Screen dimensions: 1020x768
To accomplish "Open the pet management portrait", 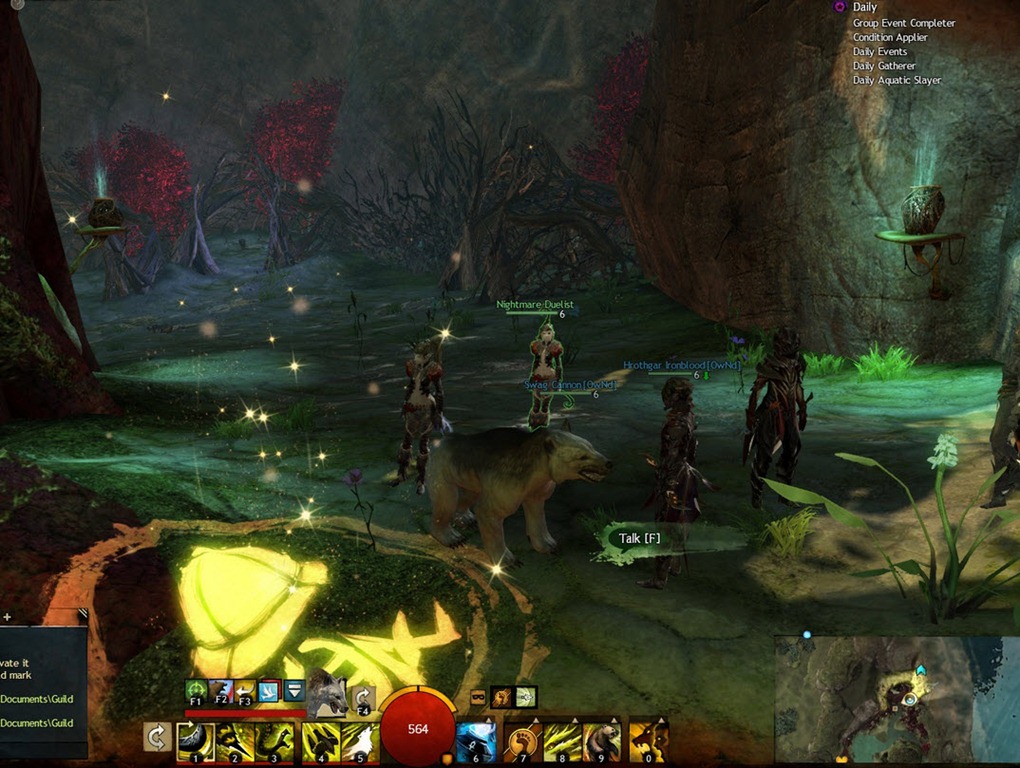I will (x=326, y=691).
